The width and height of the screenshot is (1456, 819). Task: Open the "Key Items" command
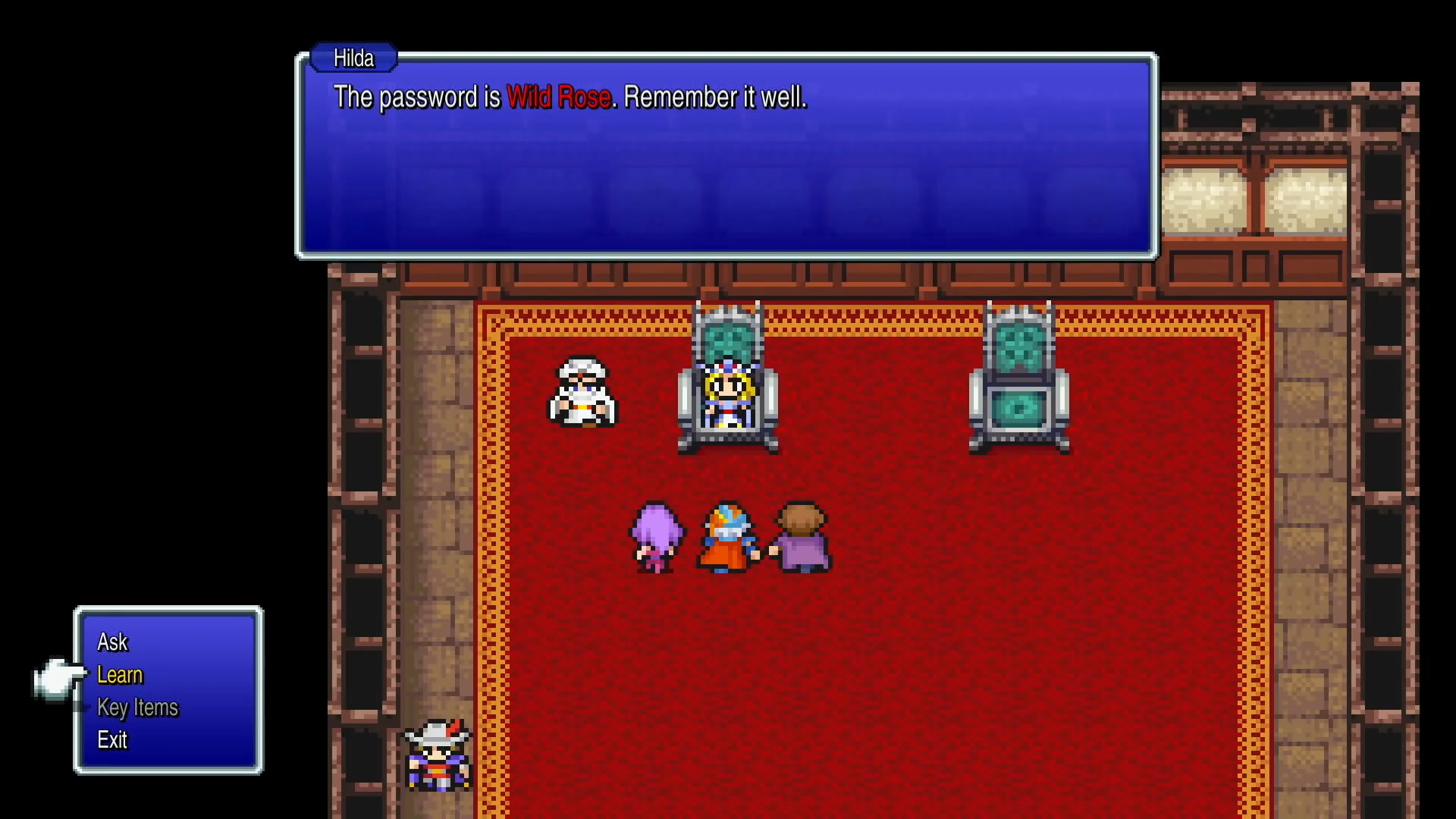tap(137, 708)
